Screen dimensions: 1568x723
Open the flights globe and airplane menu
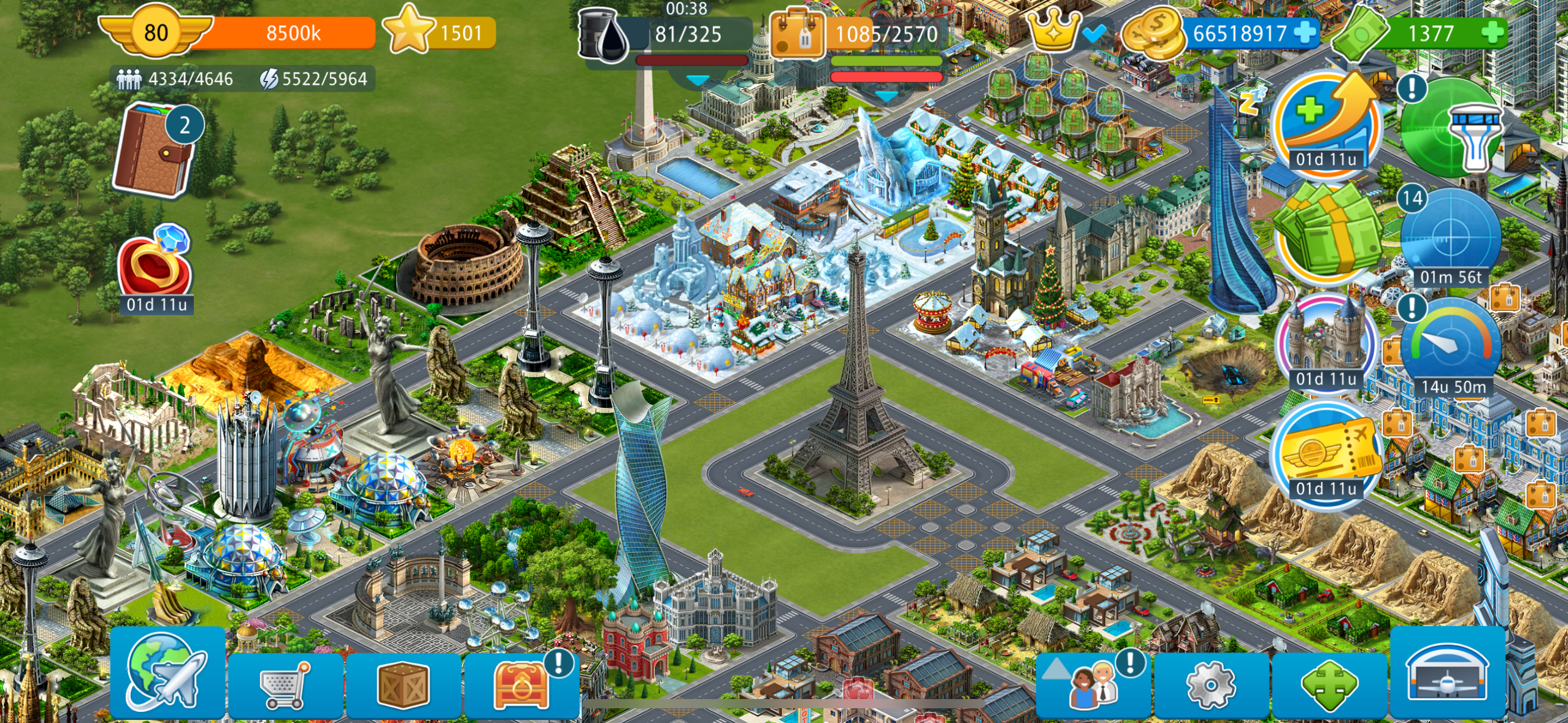[167, 673]
